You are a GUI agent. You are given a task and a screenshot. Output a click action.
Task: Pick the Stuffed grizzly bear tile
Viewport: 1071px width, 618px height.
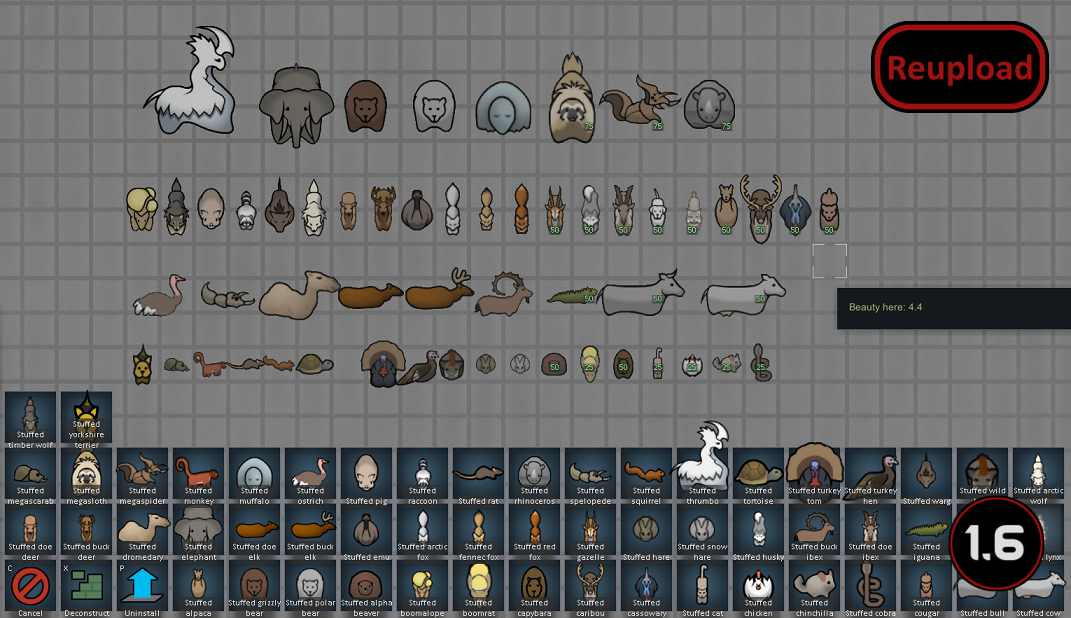pyautogui.click(x=254, y=587)
